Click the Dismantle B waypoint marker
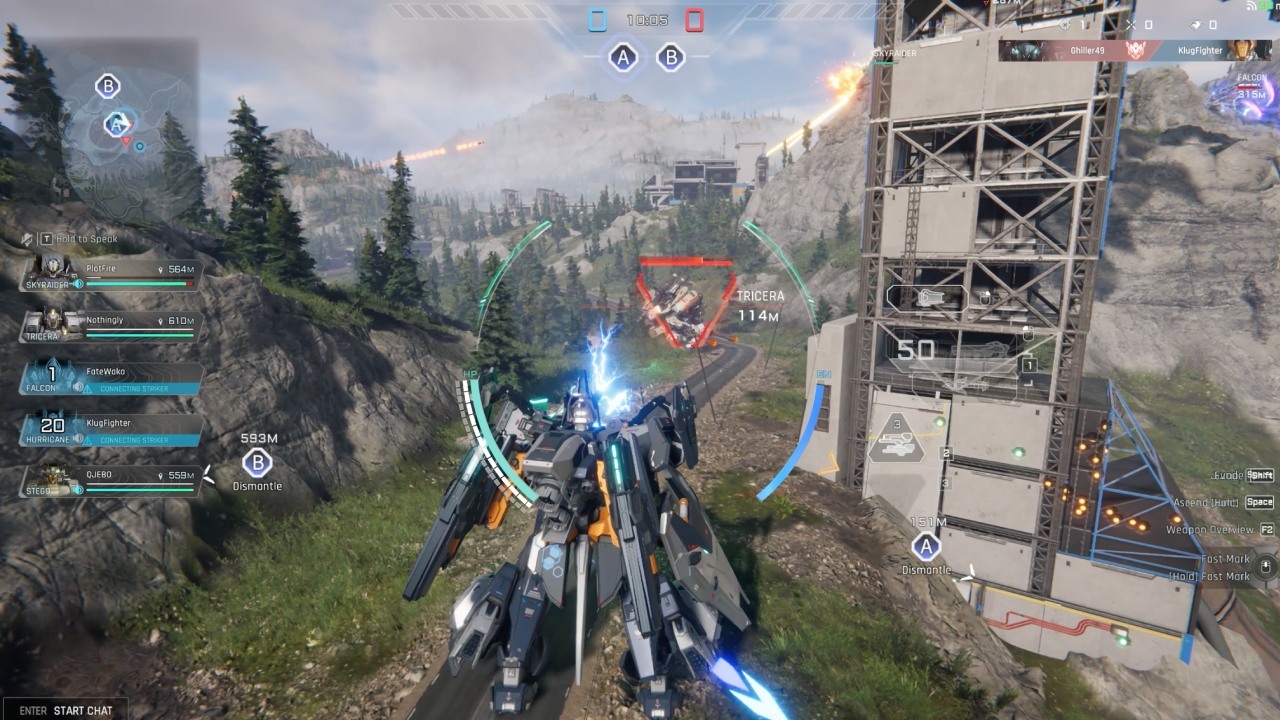Viewport: 1280px width, 720px height. click(258, 462)
